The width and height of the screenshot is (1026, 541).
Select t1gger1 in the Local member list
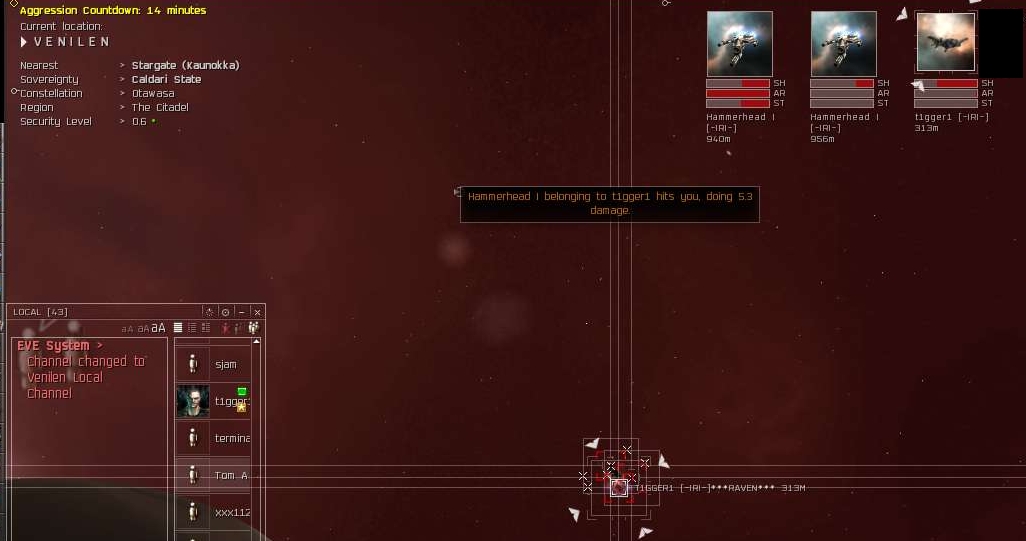(x=230, y=401)
